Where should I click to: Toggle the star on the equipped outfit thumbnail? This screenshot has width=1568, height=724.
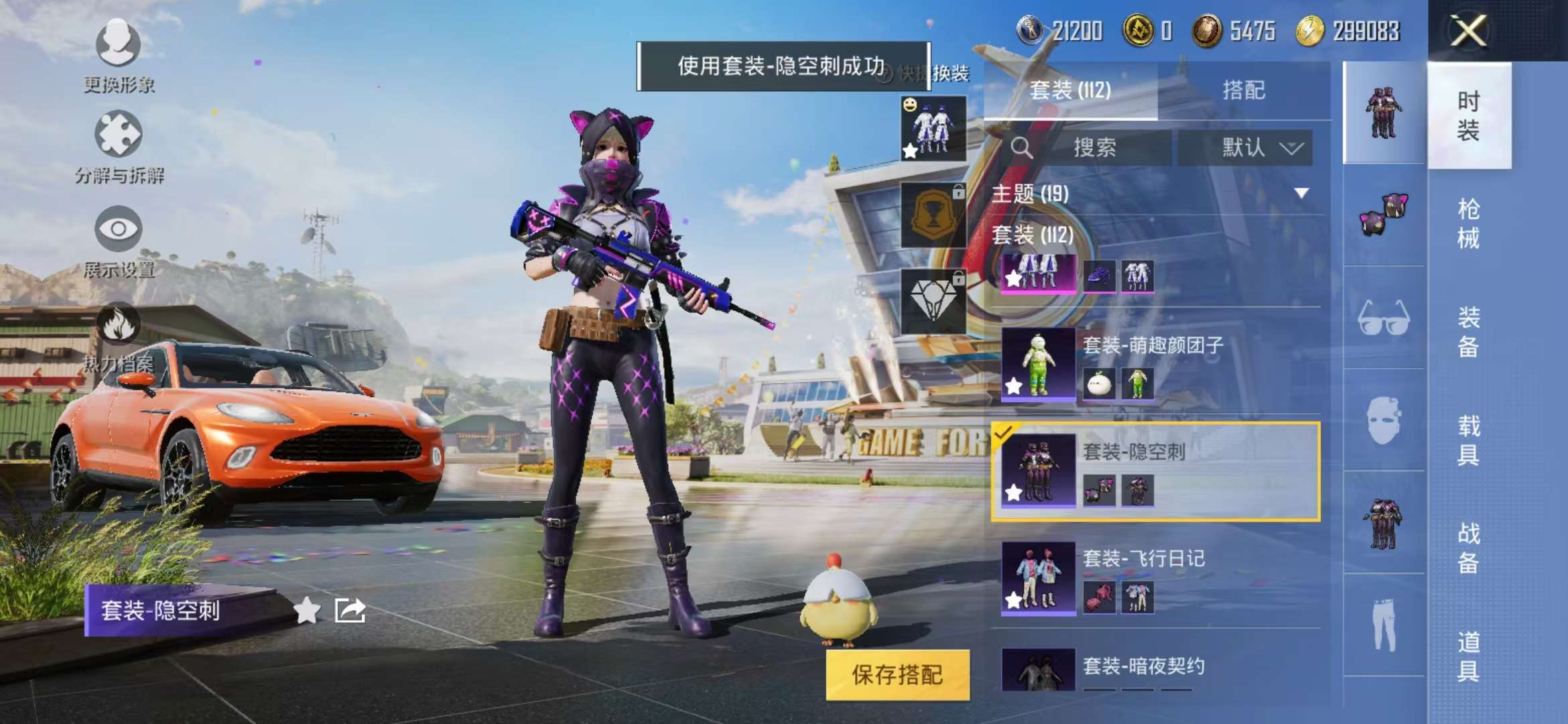pos(910,151)
